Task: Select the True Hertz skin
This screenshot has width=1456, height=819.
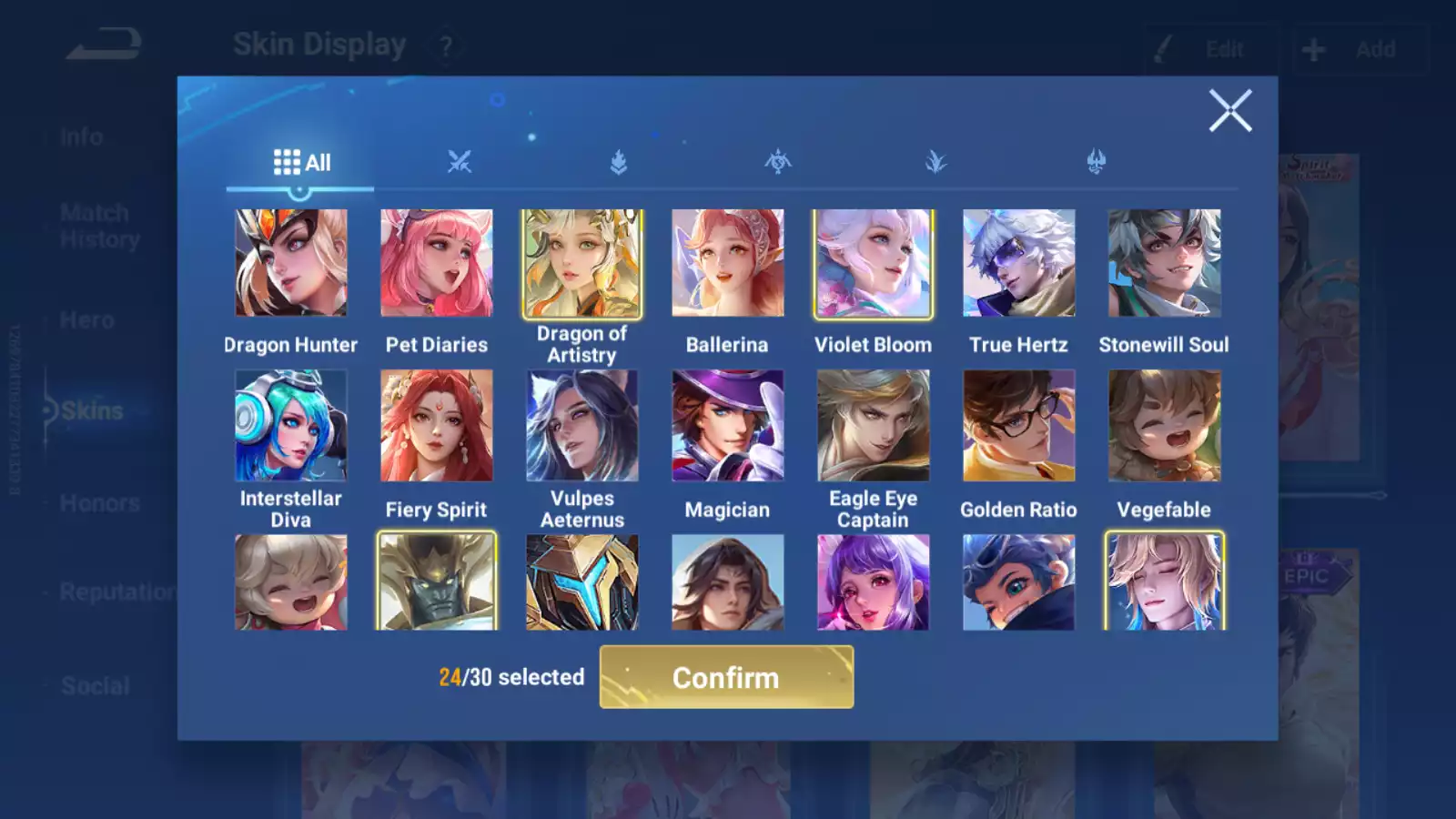Action: pyautogui.click(x=1019, y=263)
